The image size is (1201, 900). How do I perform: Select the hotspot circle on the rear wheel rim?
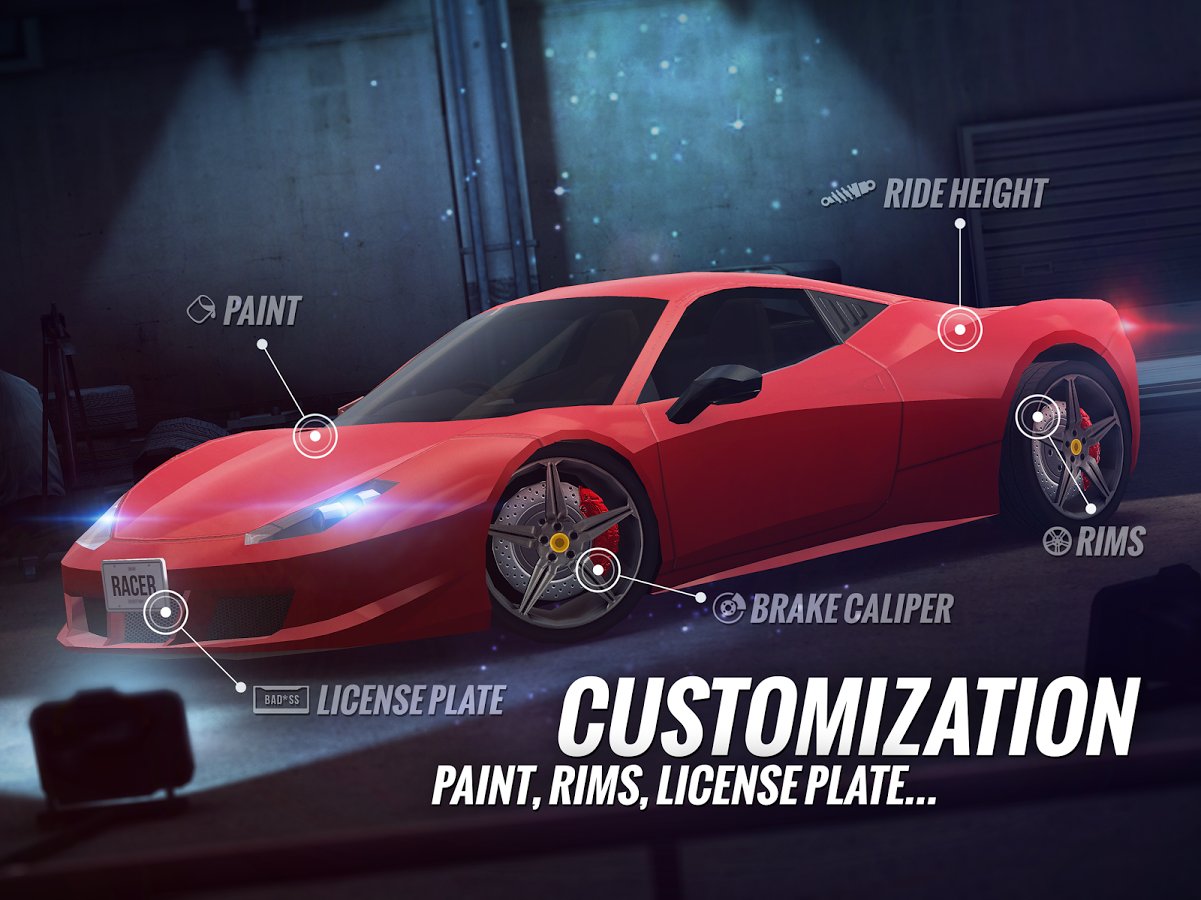click(1037, 416)
